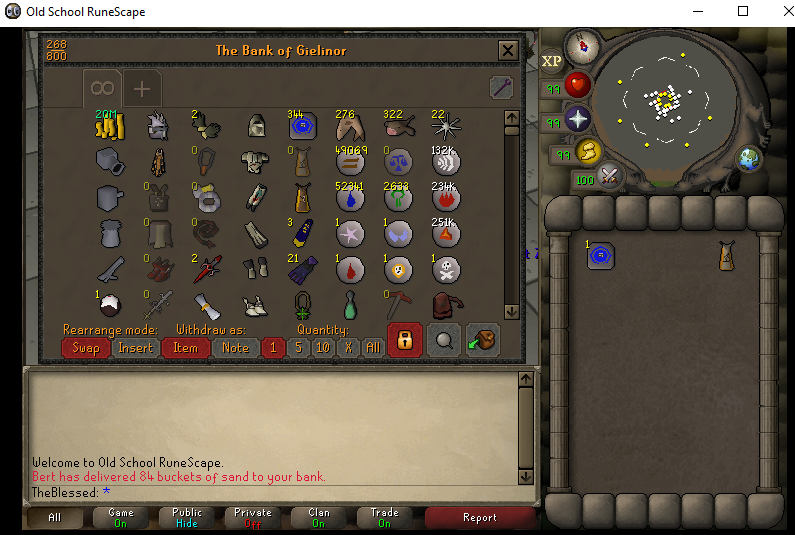795x535 pixels.
Task: Toggle the XP drops button
Action: [x=552, y=61]
